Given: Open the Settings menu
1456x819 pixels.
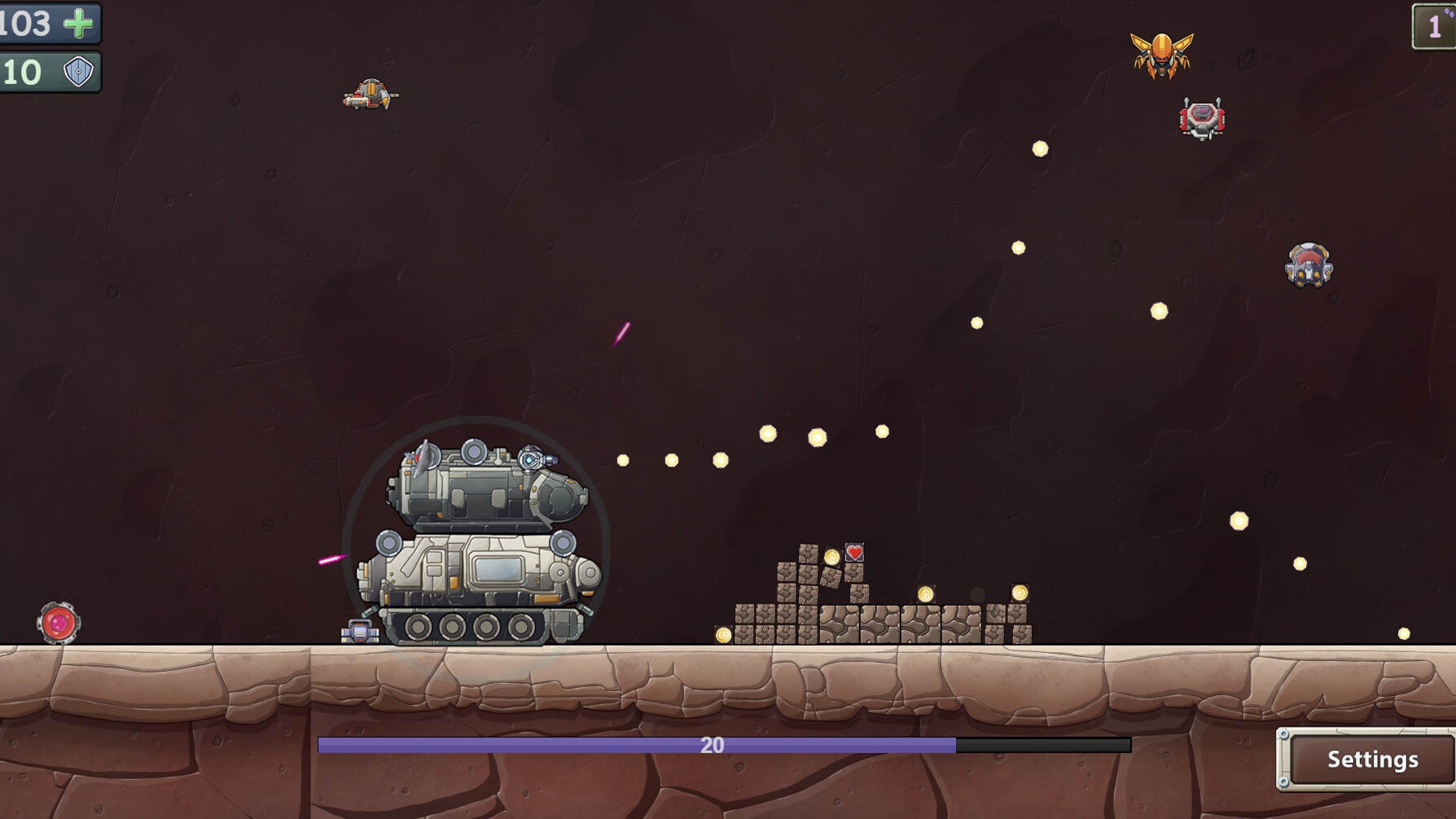Looking at the screenshot, I should pyautogui.click(x=1371, y=760).
